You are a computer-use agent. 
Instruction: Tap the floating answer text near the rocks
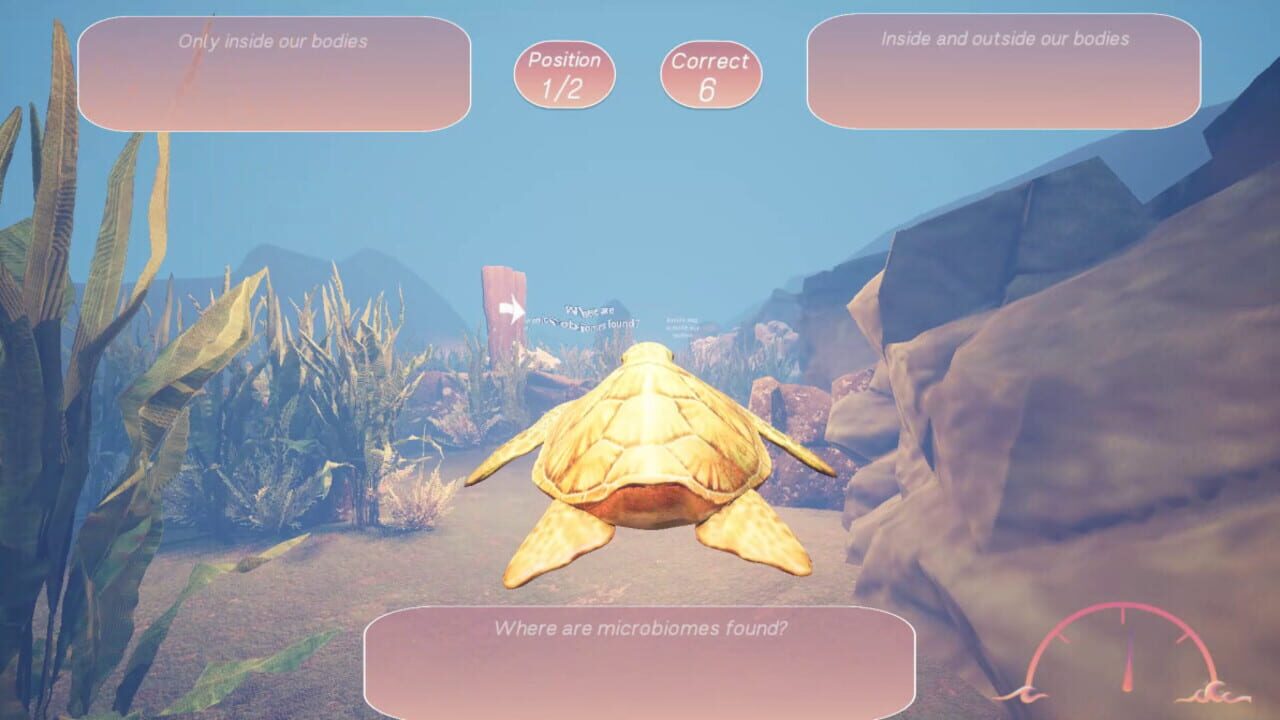(x=680, y=325)
